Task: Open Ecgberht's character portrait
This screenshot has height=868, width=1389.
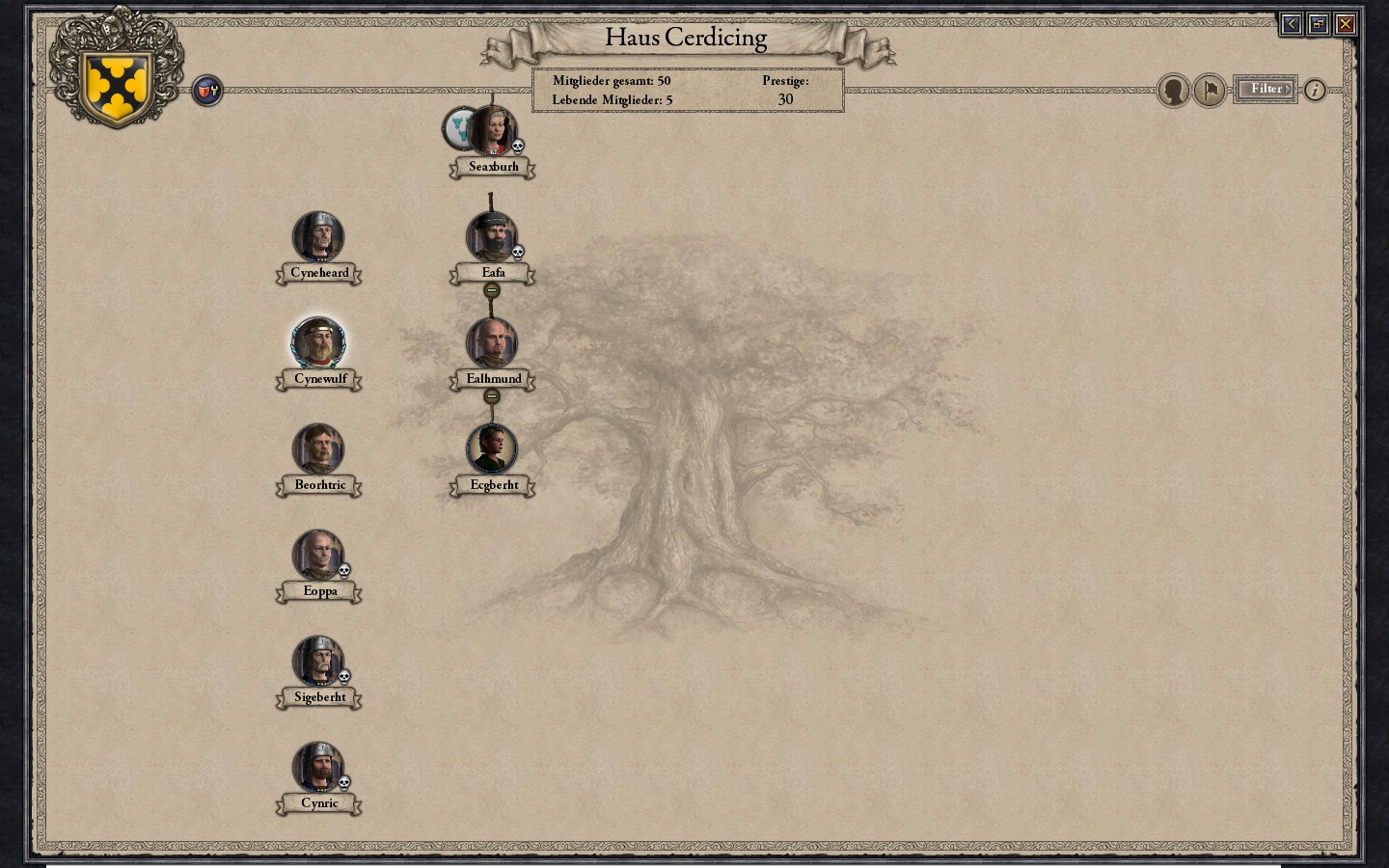Action: 492,448
